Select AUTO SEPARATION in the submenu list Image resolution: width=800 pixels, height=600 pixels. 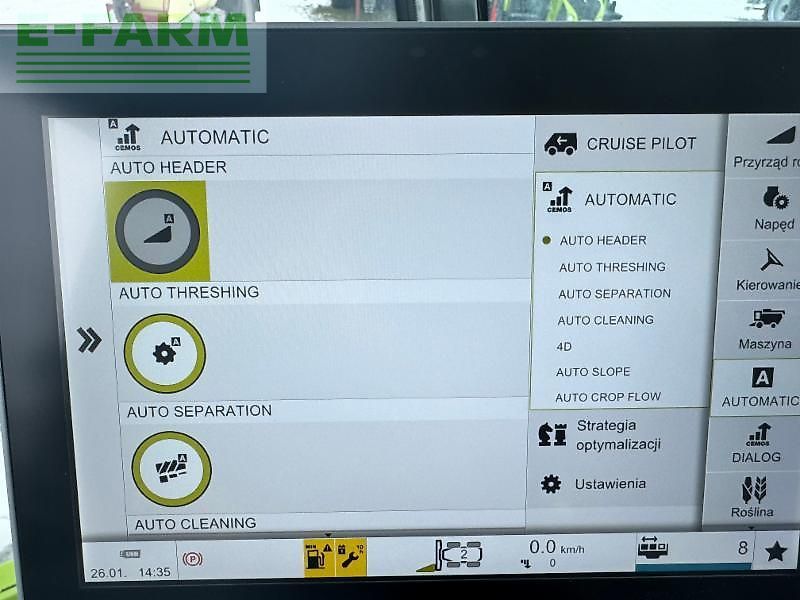(614, 294)
